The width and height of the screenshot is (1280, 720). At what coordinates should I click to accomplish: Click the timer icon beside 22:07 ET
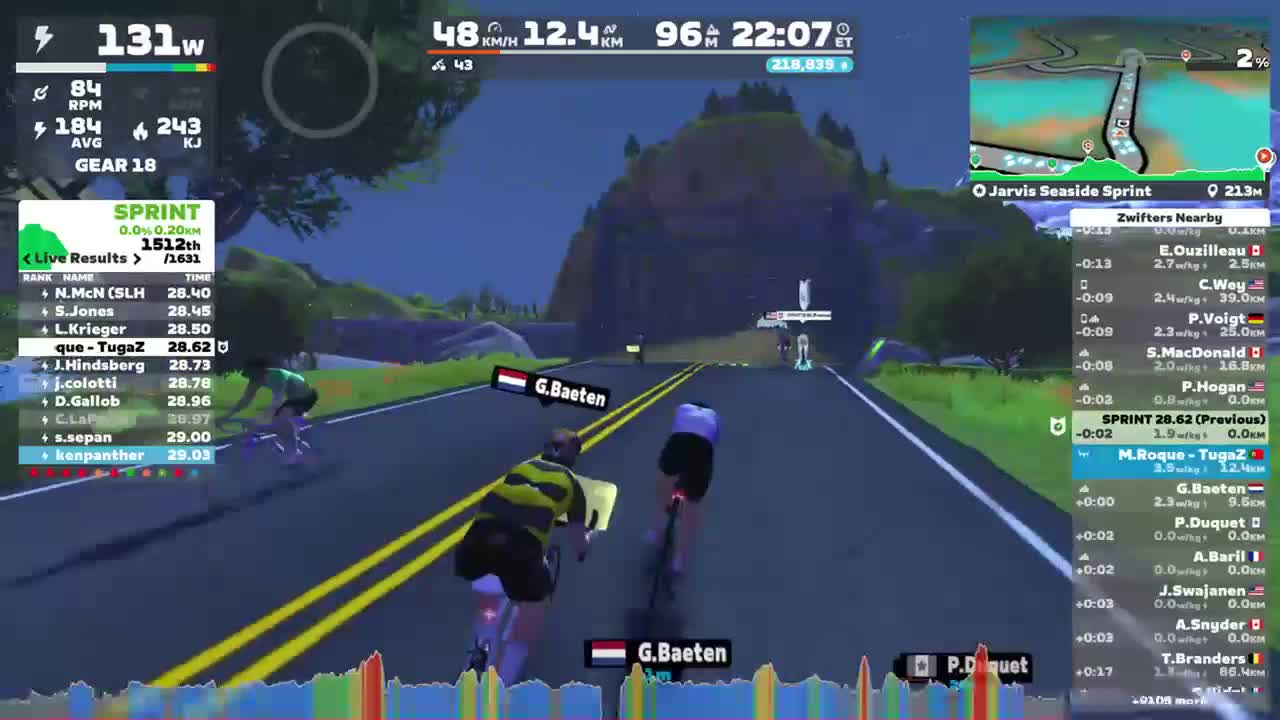[843, 29]
